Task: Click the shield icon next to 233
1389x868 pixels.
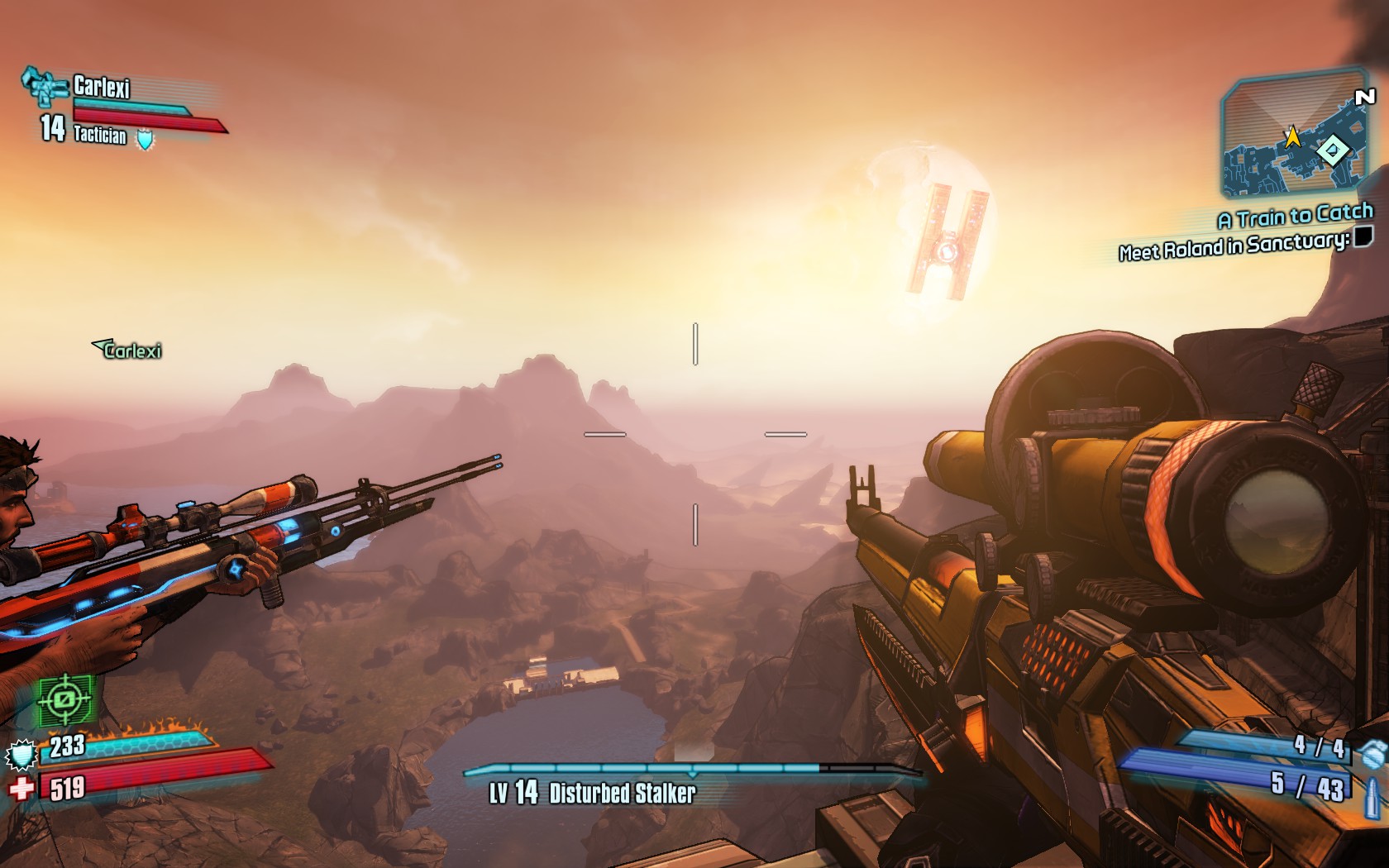Action: pos(21,755)
